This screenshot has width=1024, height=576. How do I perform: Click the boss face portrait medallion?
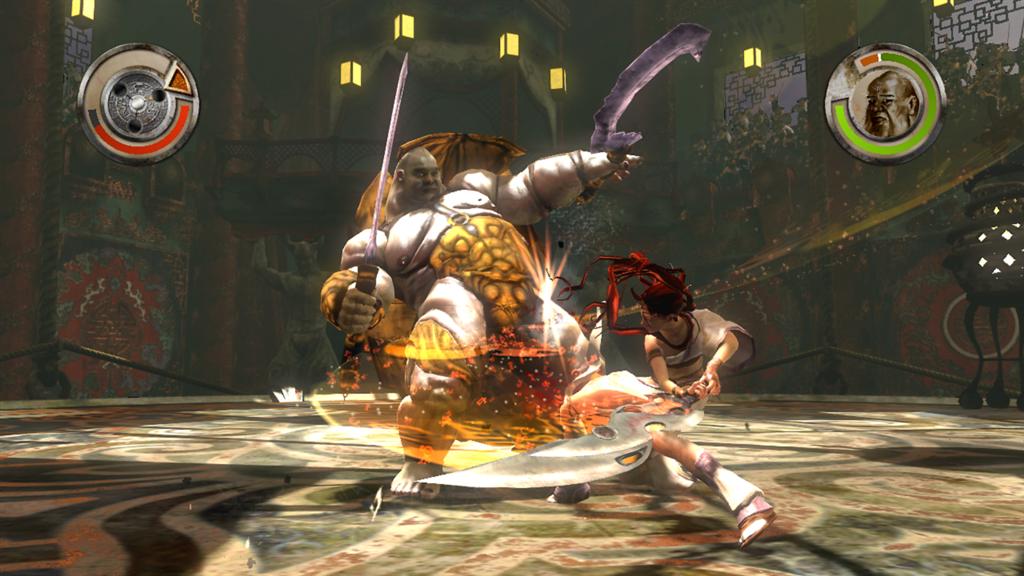(x=885, y=104)
